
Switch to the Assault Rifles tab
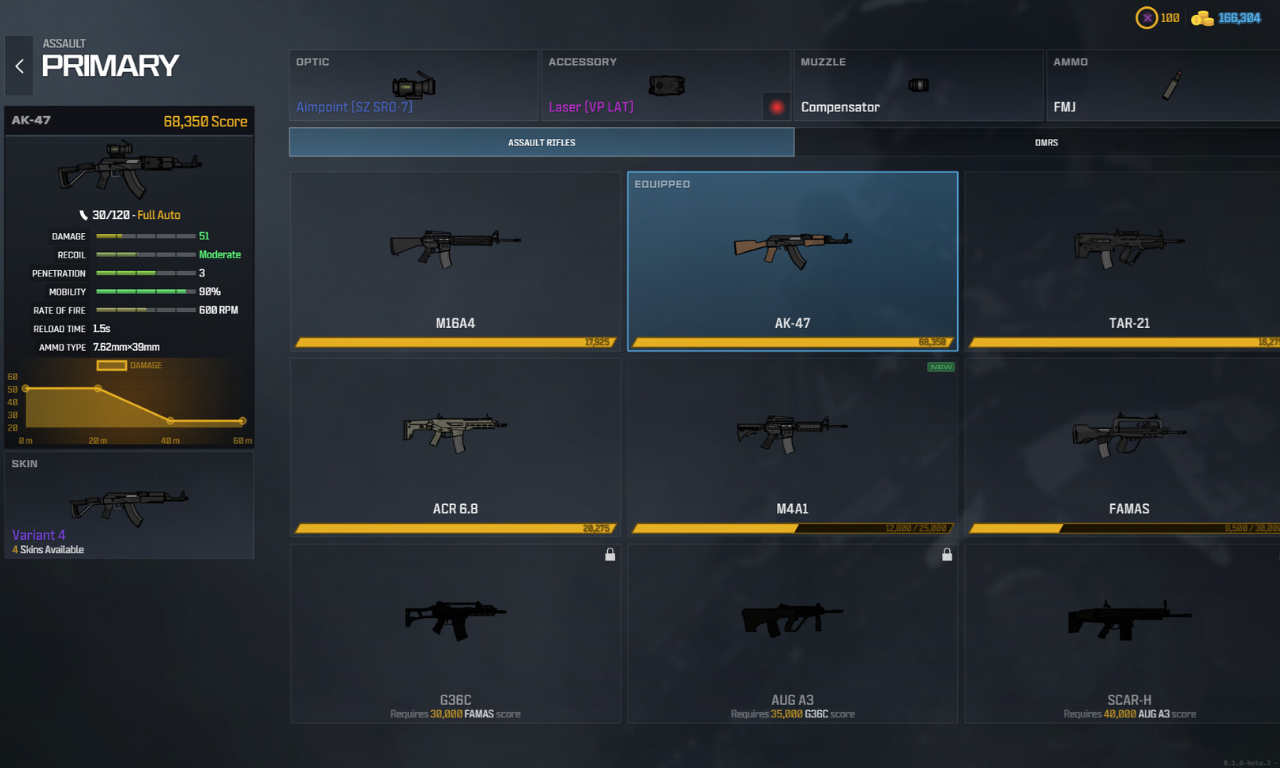click(541, 142)
